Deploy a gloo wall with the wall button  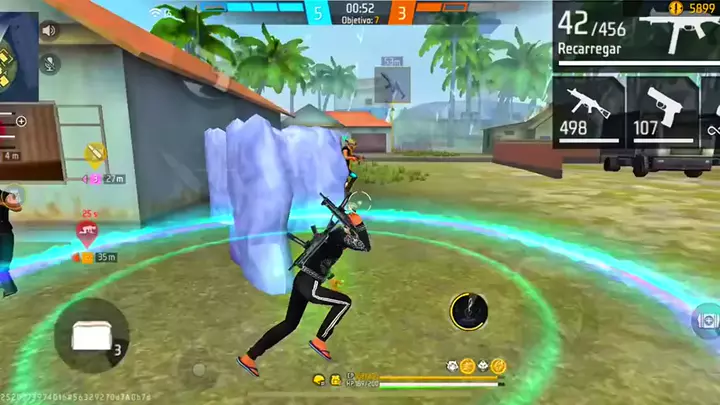(91, 336)
